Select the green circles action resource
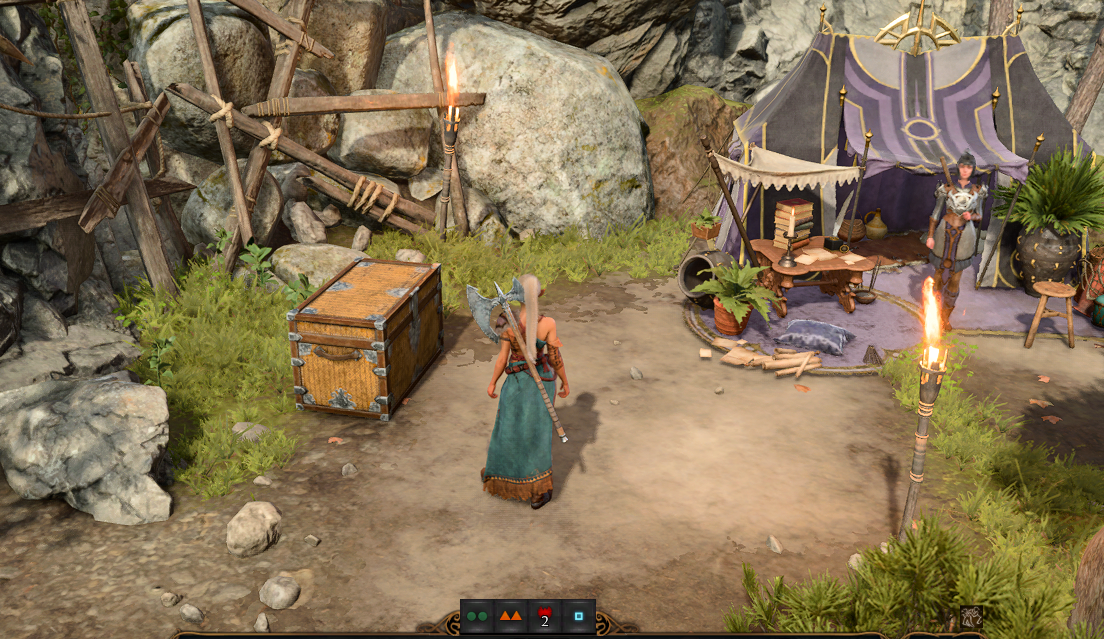Screen dimensions: 1104x639 pyautogui.click(x=477, y=616)
